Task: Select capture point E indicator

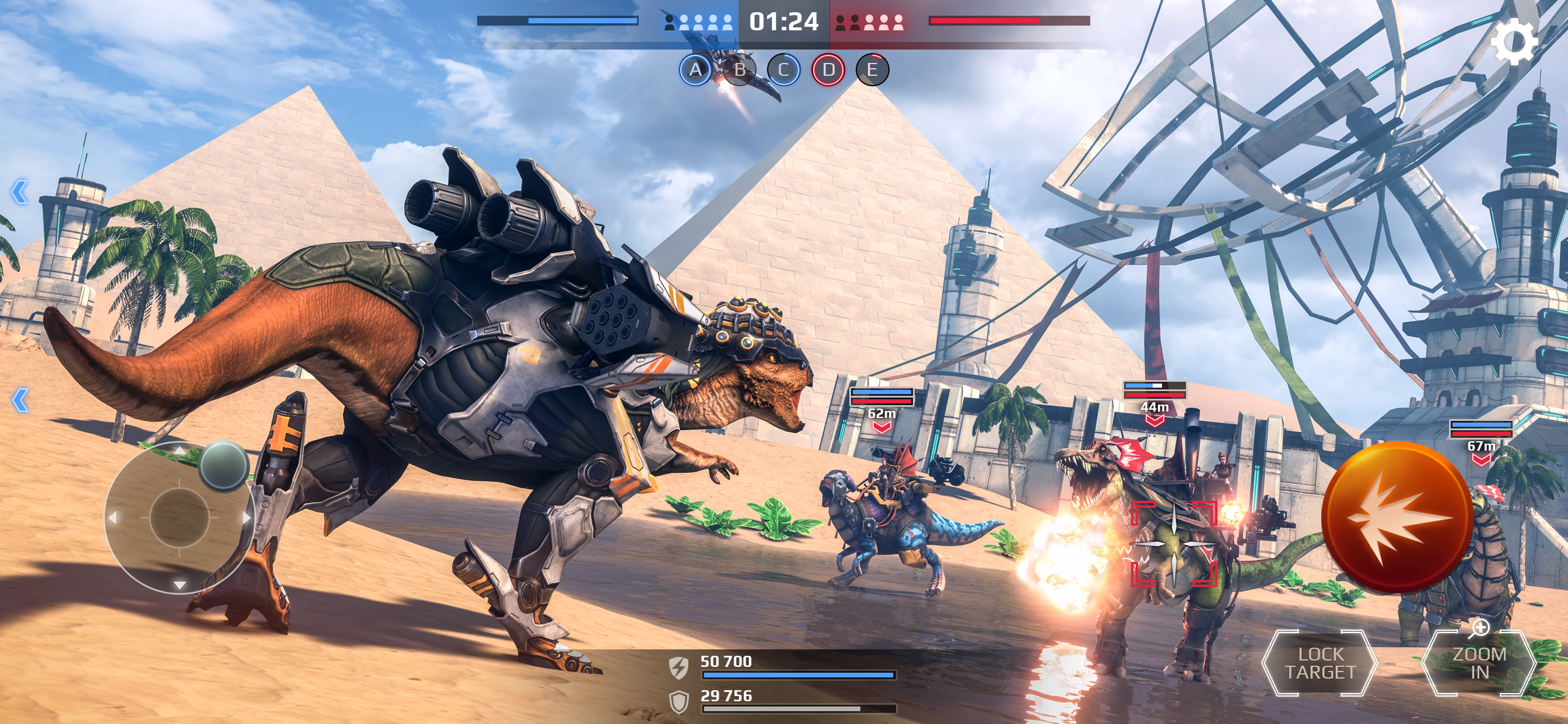Action: pyautogui.click(x=872, y=70)
